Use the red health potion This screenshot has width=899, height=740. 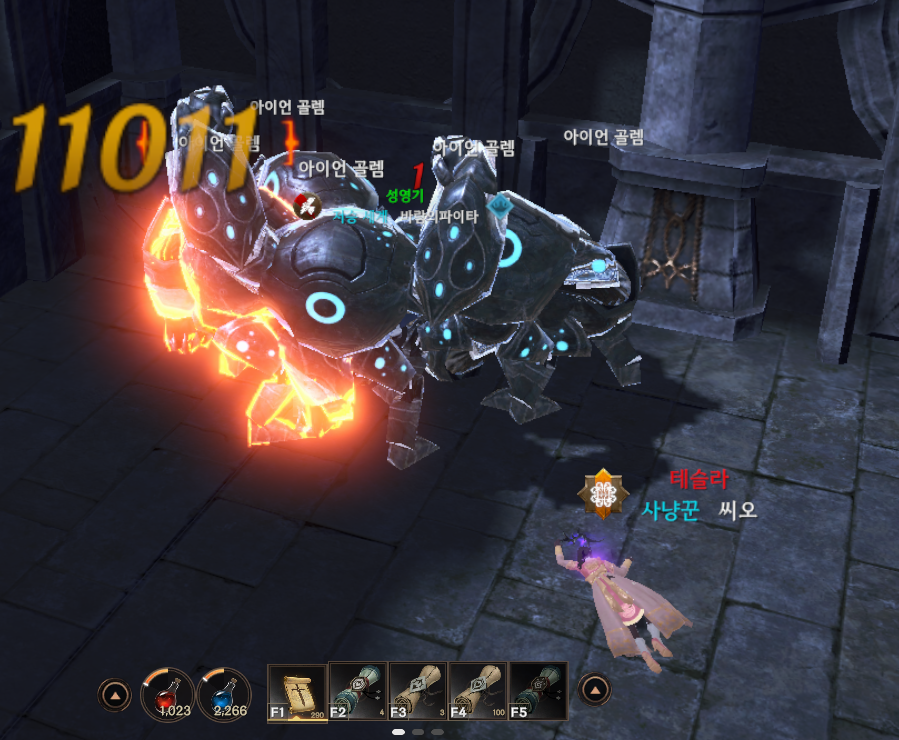(x=167, y=692)
